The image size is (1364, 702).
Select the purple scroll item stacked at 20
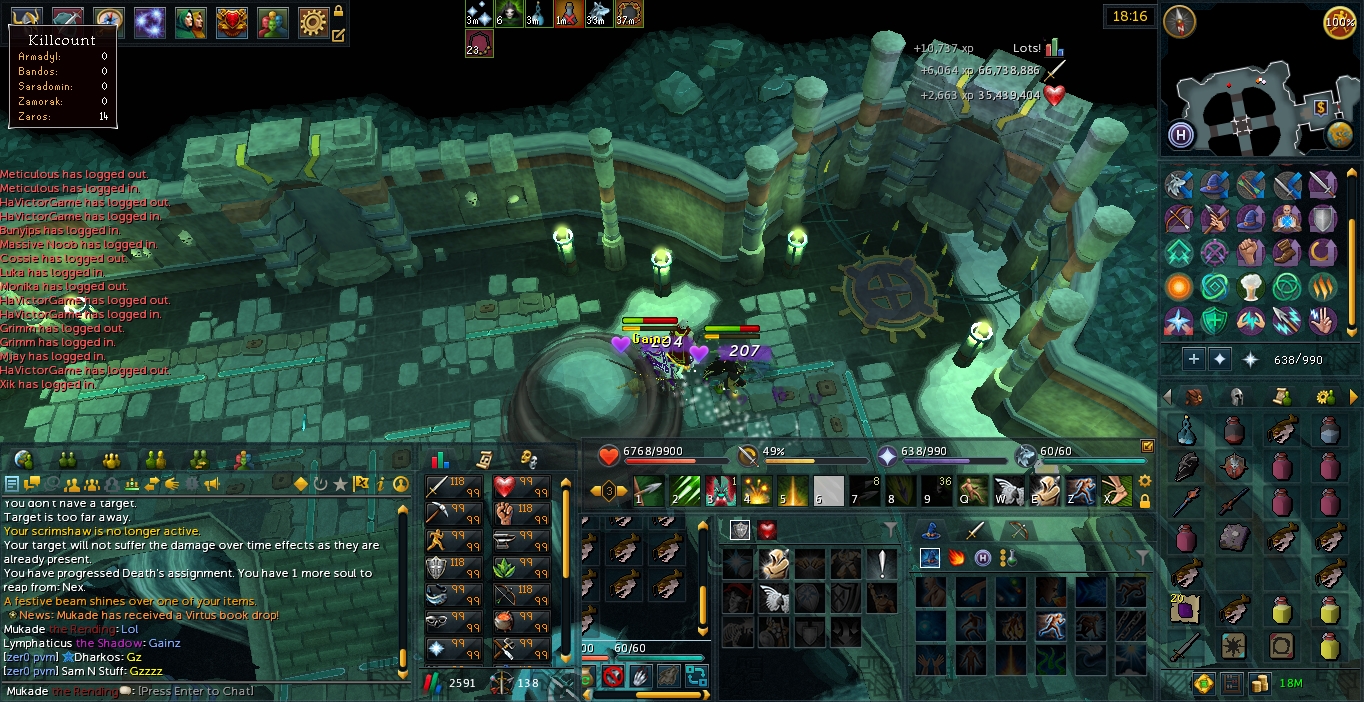pyautogui.click(x=1185, y=607)
